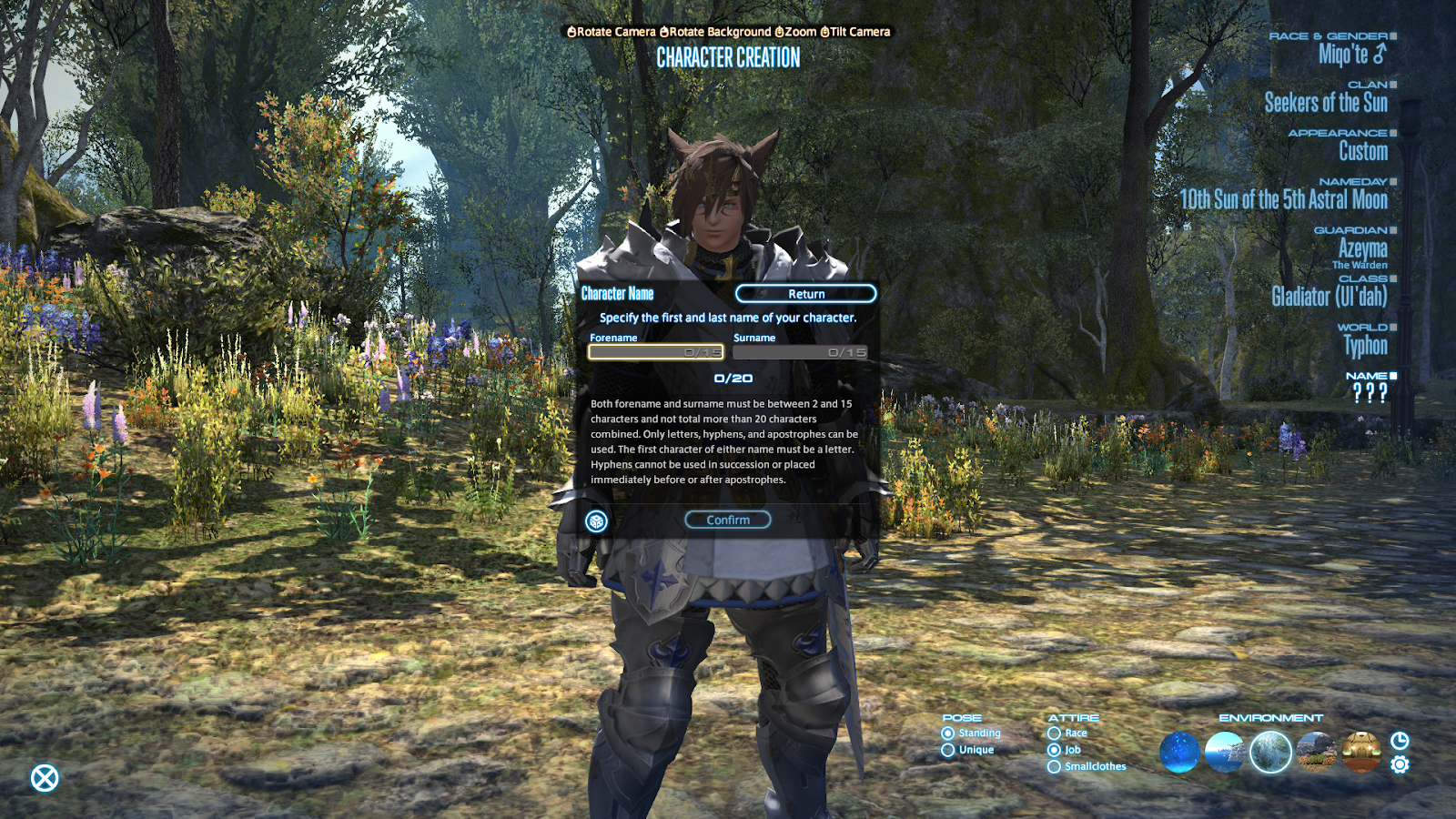Enable the Smallclothes attire option

coord(1054,765)
